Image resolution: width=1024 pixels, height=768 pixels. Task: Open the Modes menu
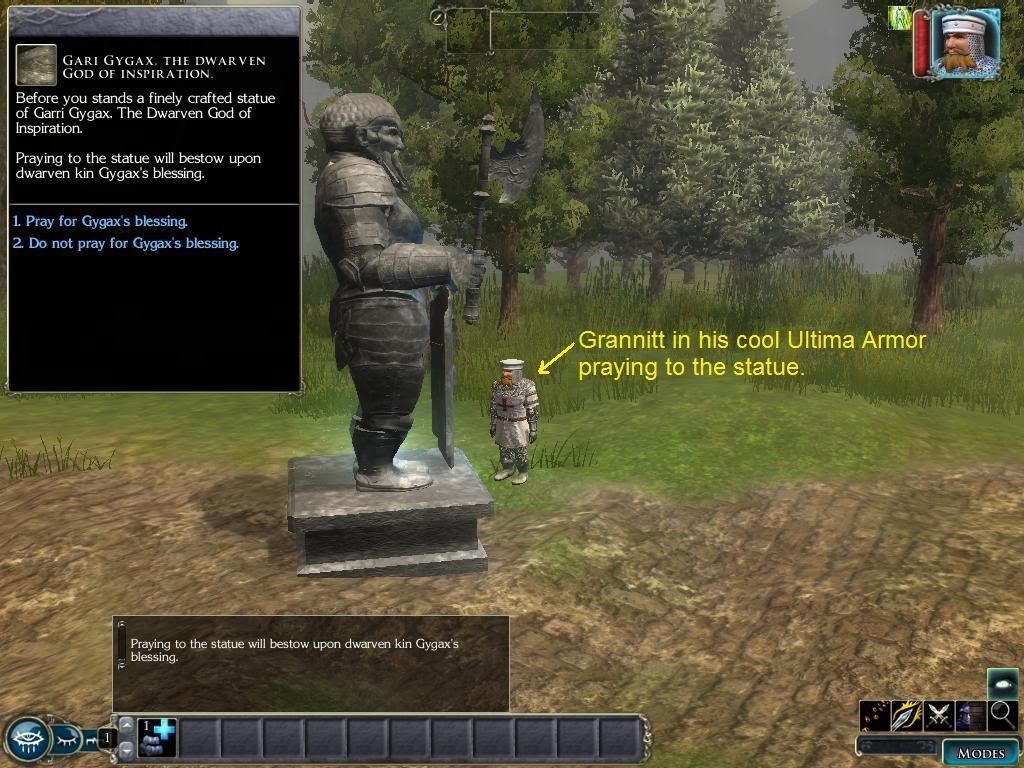click(x=980, y=753)
